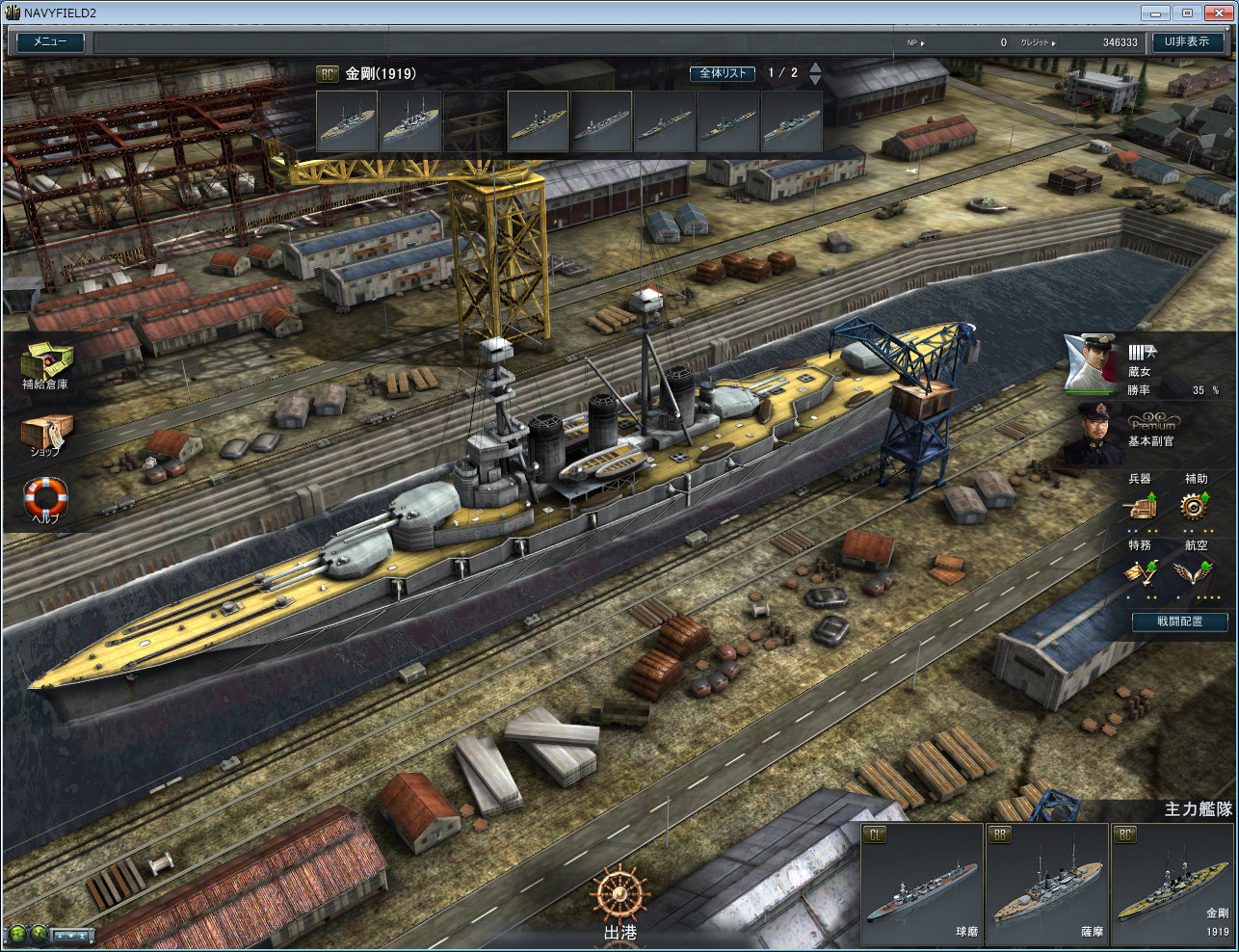
Task: Select the CL 球磨 fleet card
Action: click(921, 884)
